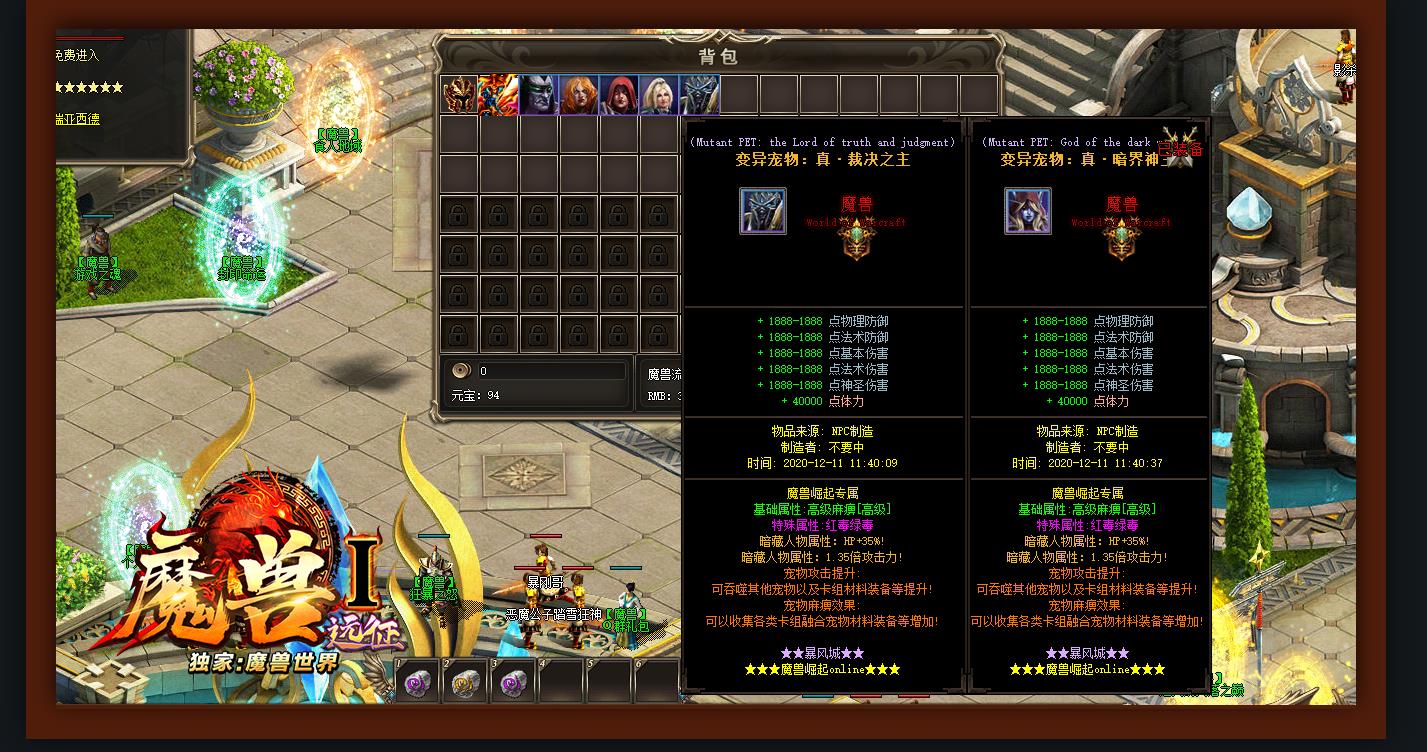
Task: Click the yellow underlined 瑞亚西德 link
Action: [77, 119]
